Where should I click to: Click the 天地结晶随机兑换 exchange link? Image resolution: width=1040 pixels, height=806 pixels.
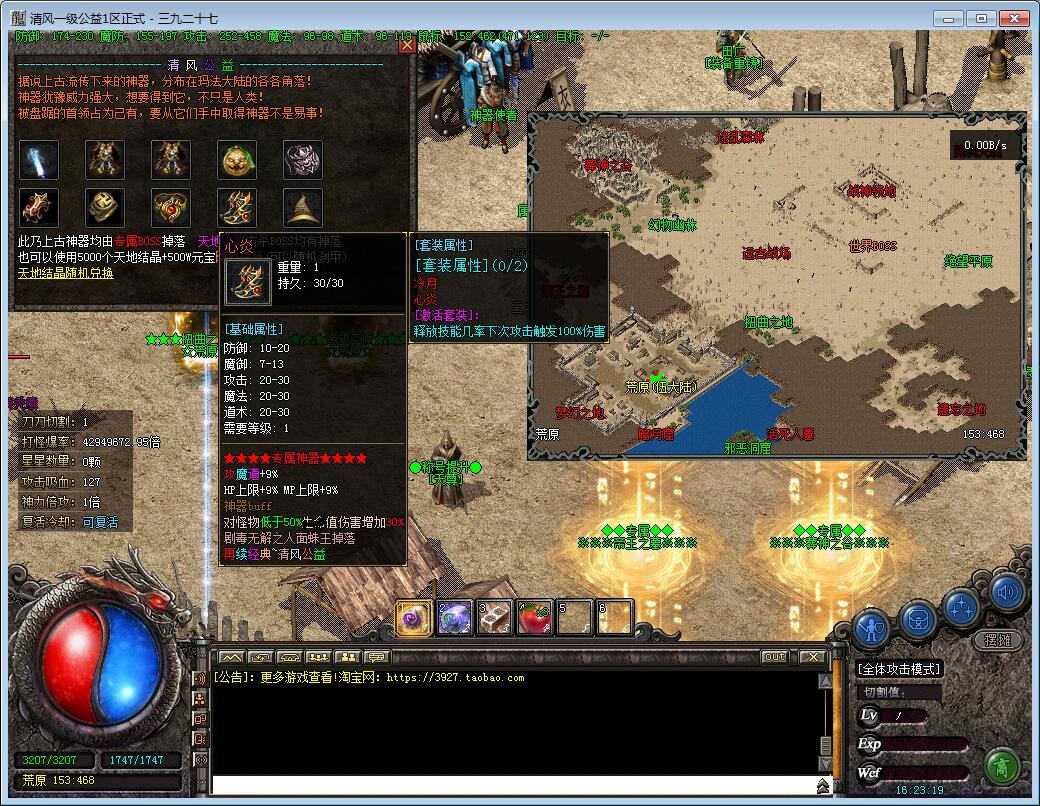click(x=66, y=272)
